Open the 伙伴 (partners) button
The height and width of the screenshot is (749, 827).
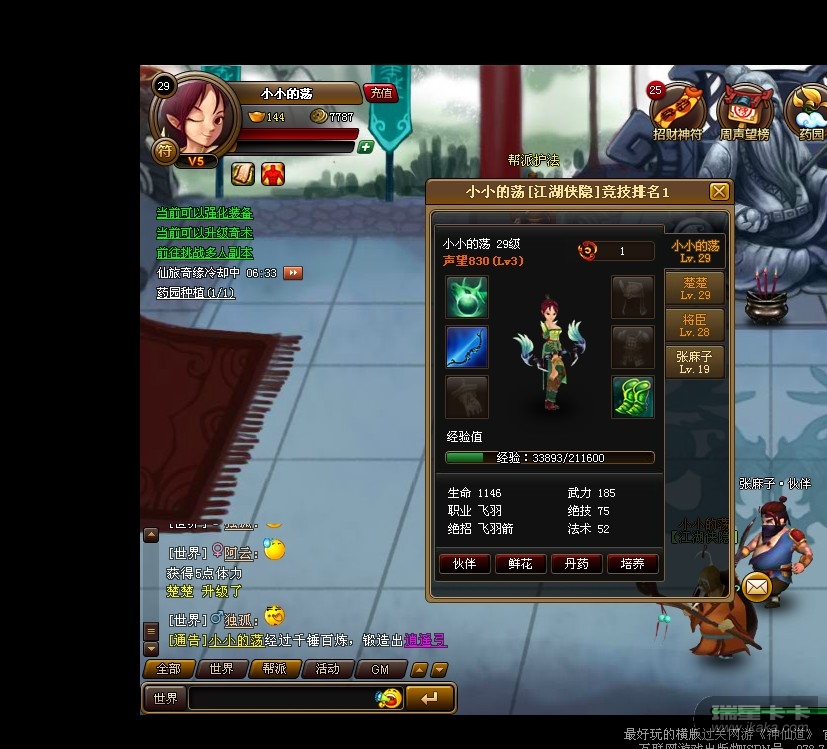pos(464,564)
